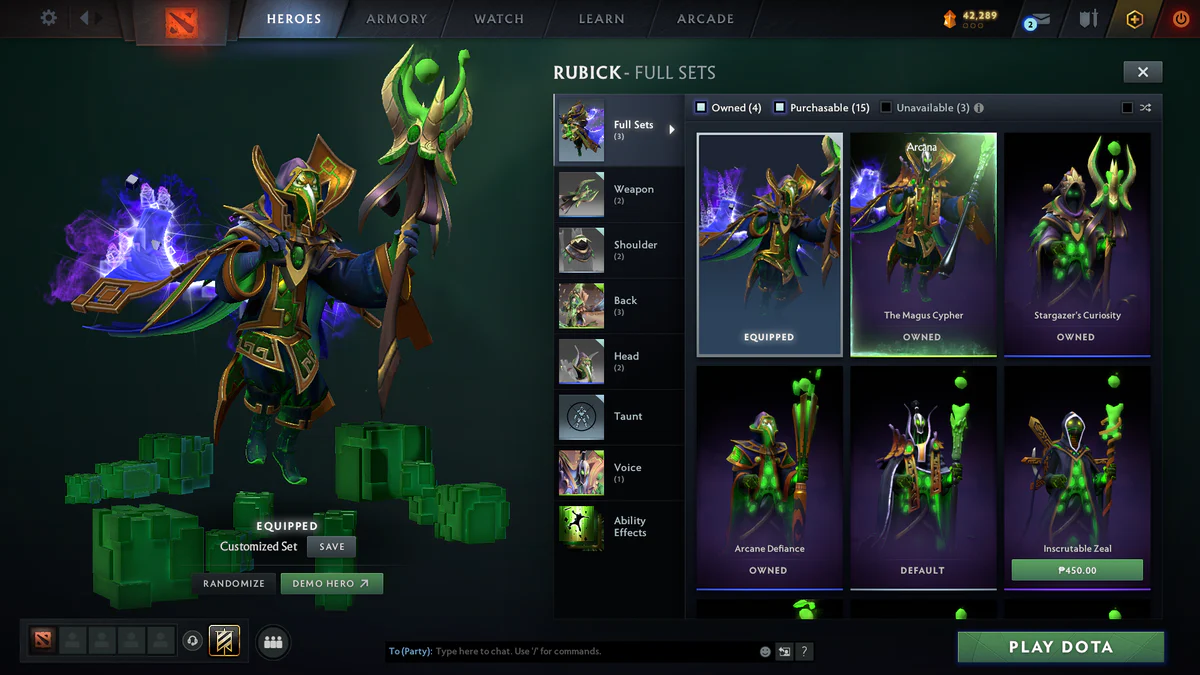Choose the Weapon category
The image size is (1200, 675).
point(617,194)
